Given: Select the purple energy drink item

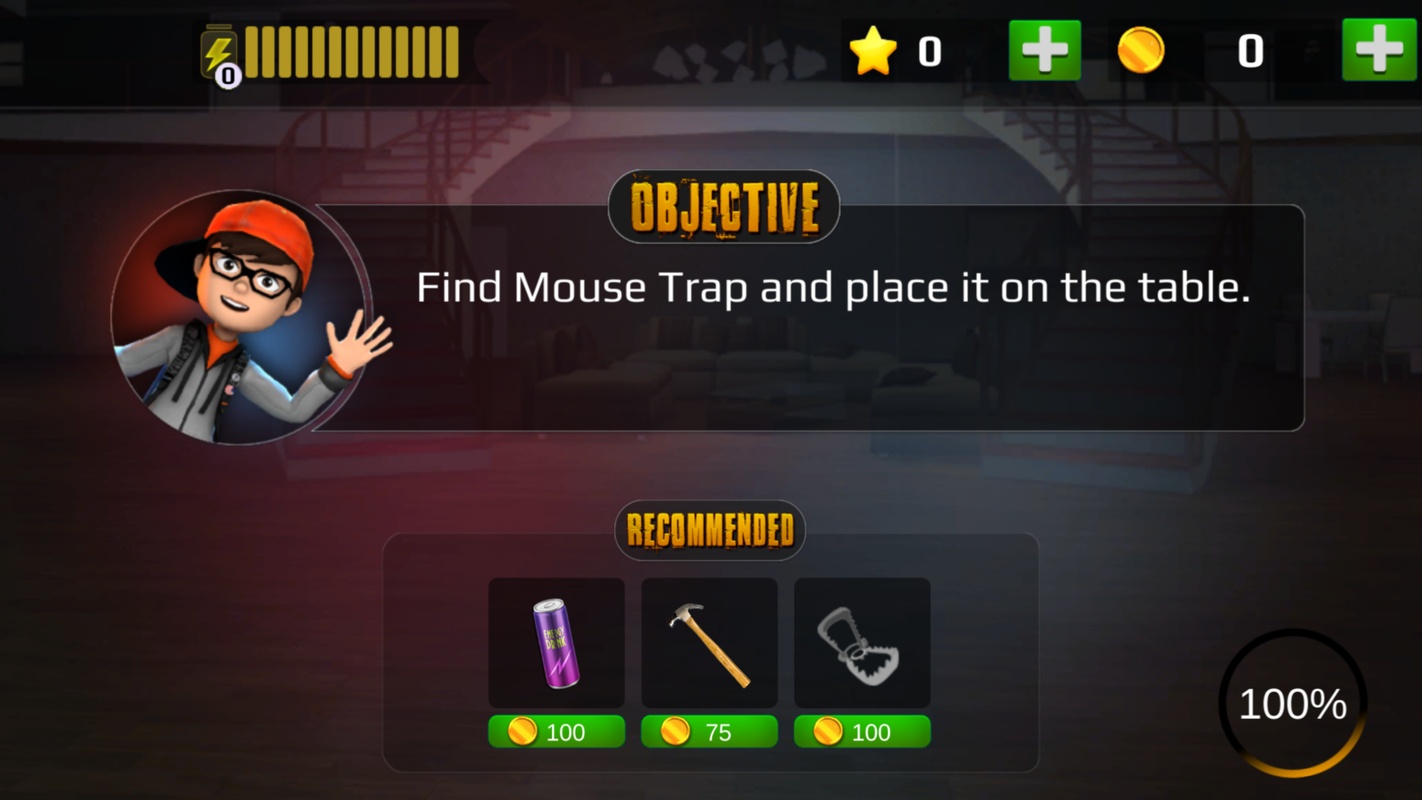Looking at the screenshot, I should [x=556, y=643].
